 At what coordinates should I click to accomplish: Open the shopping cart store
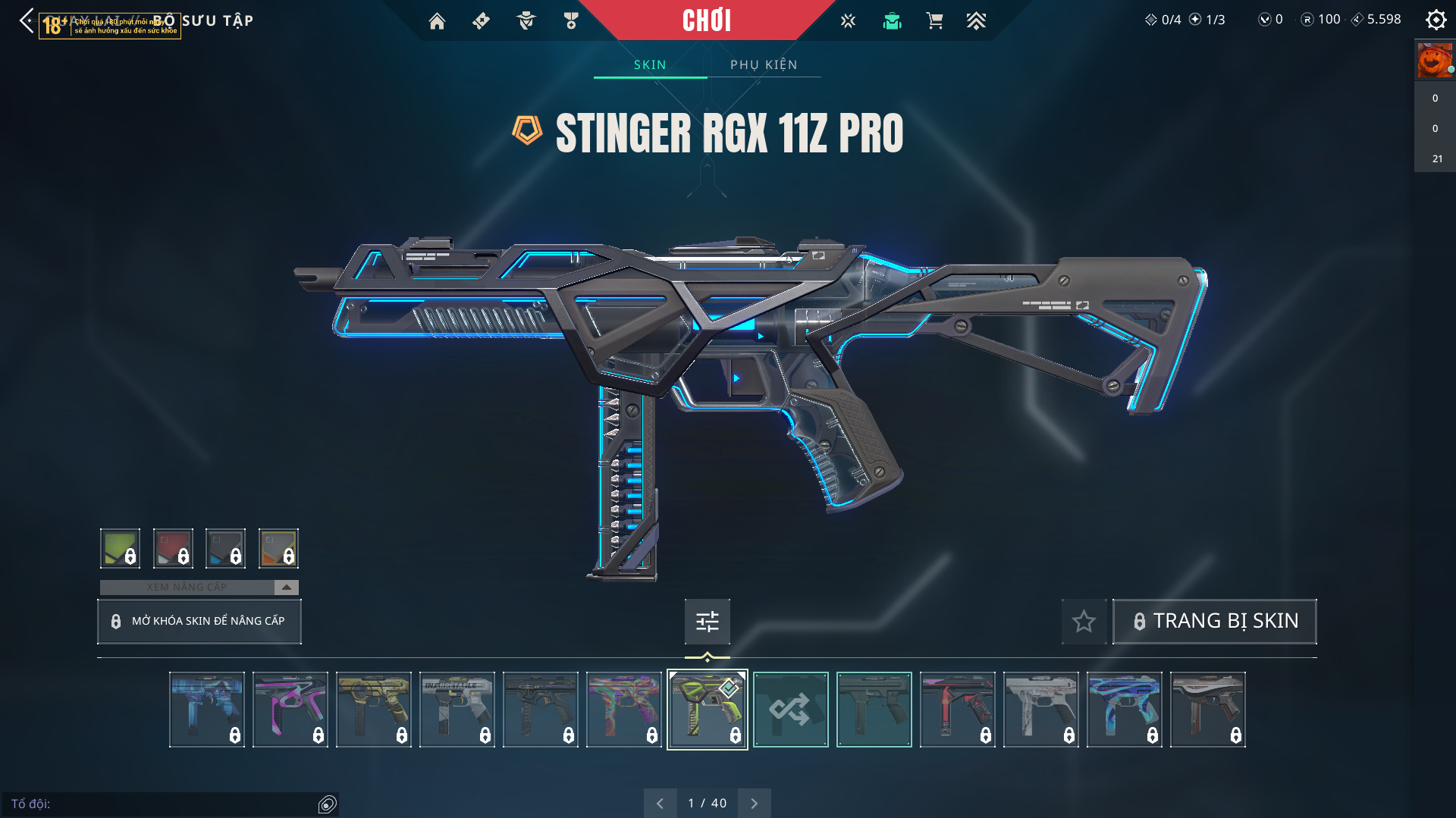coord(934,21)
